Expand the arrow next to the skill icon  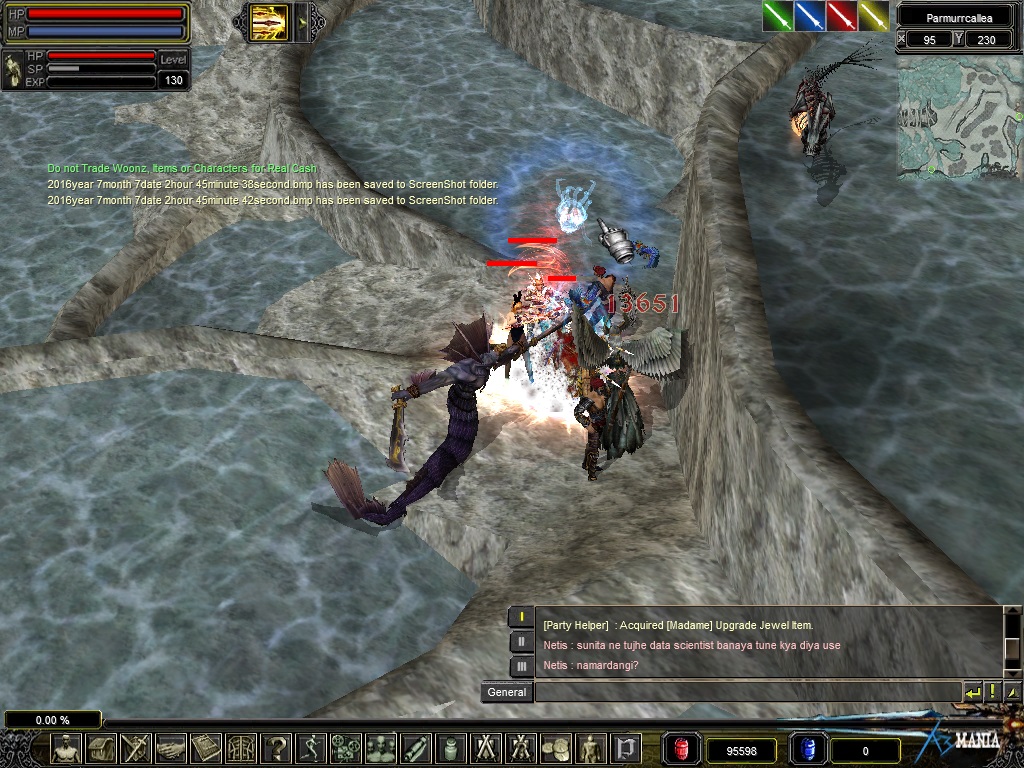point(300,20)
